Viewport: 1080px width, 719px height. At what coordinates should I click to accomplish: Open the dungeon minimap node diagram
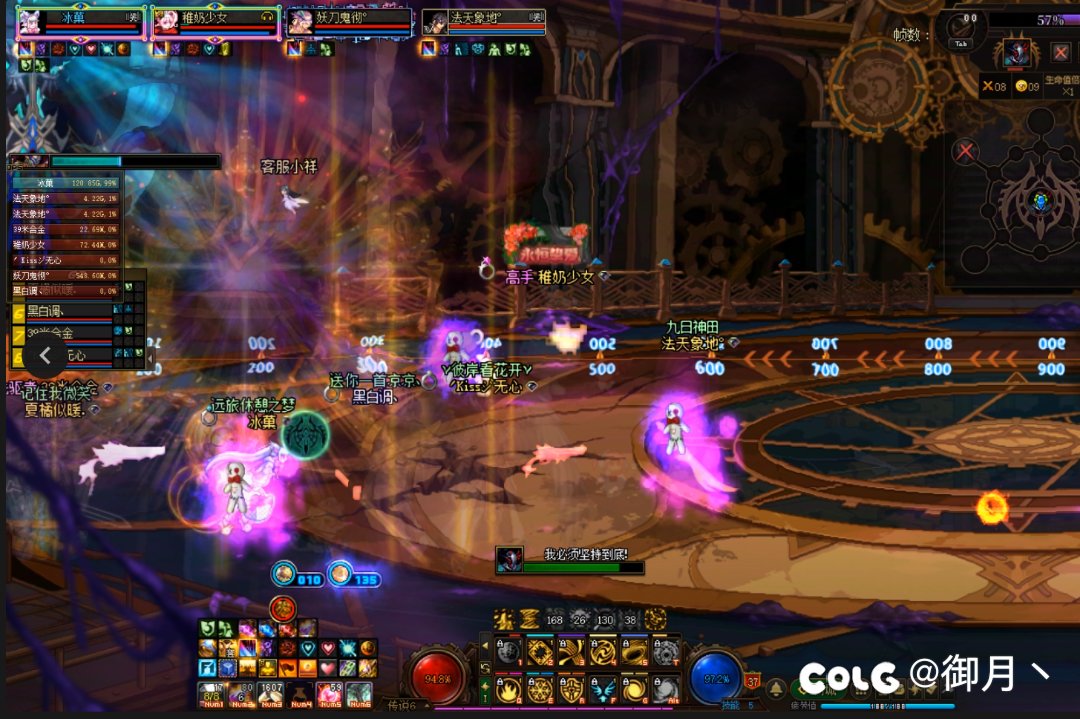[x=1040, y=200]
